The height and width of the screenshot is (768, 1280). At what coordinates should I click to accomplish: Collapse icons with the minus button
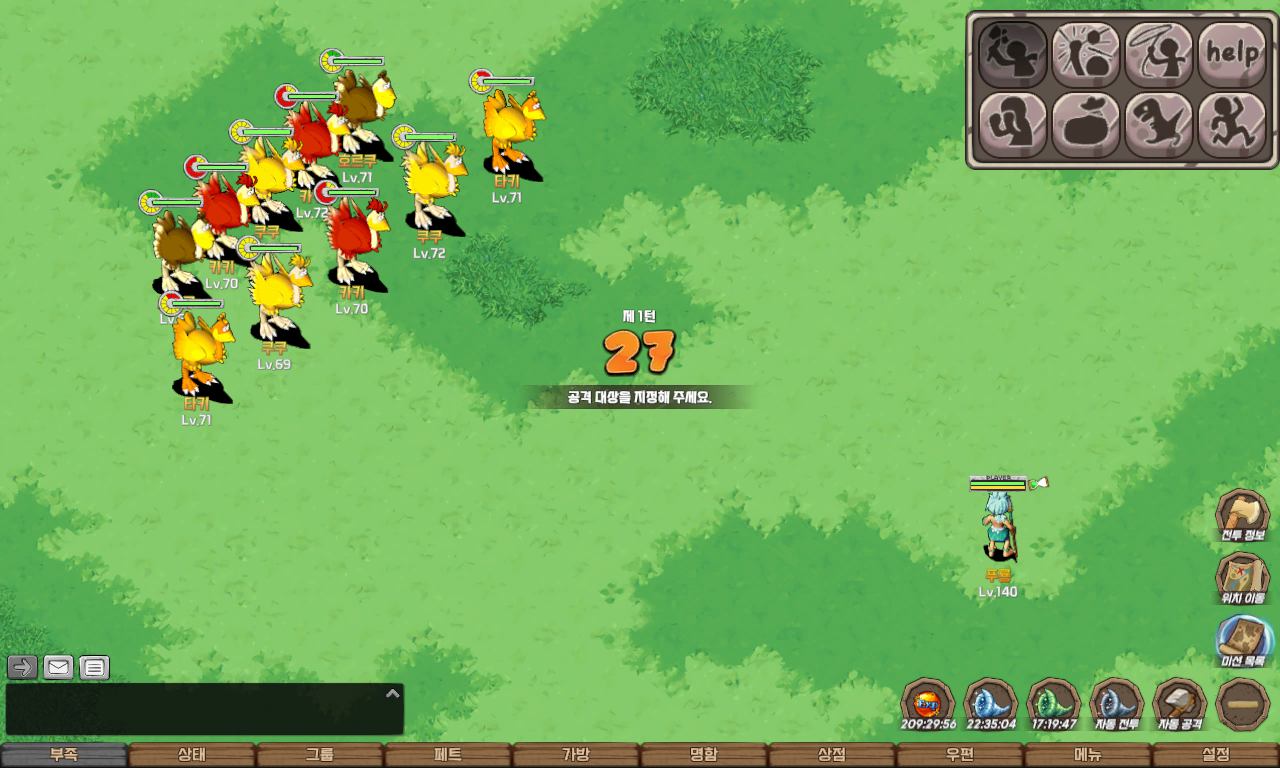click(x=1243, y=704)
